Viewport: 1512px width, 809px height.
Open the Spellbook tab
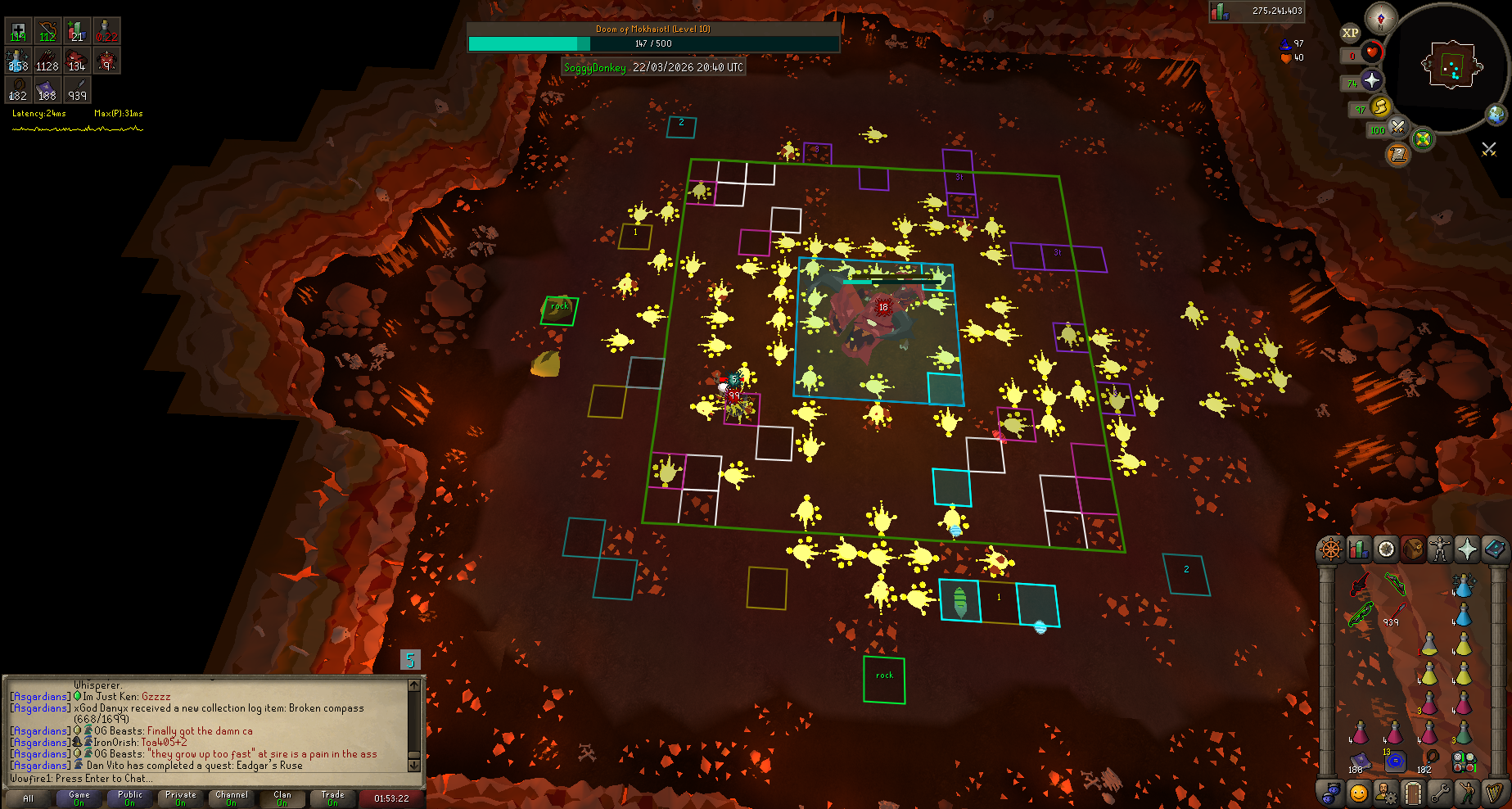point(1495,549)
